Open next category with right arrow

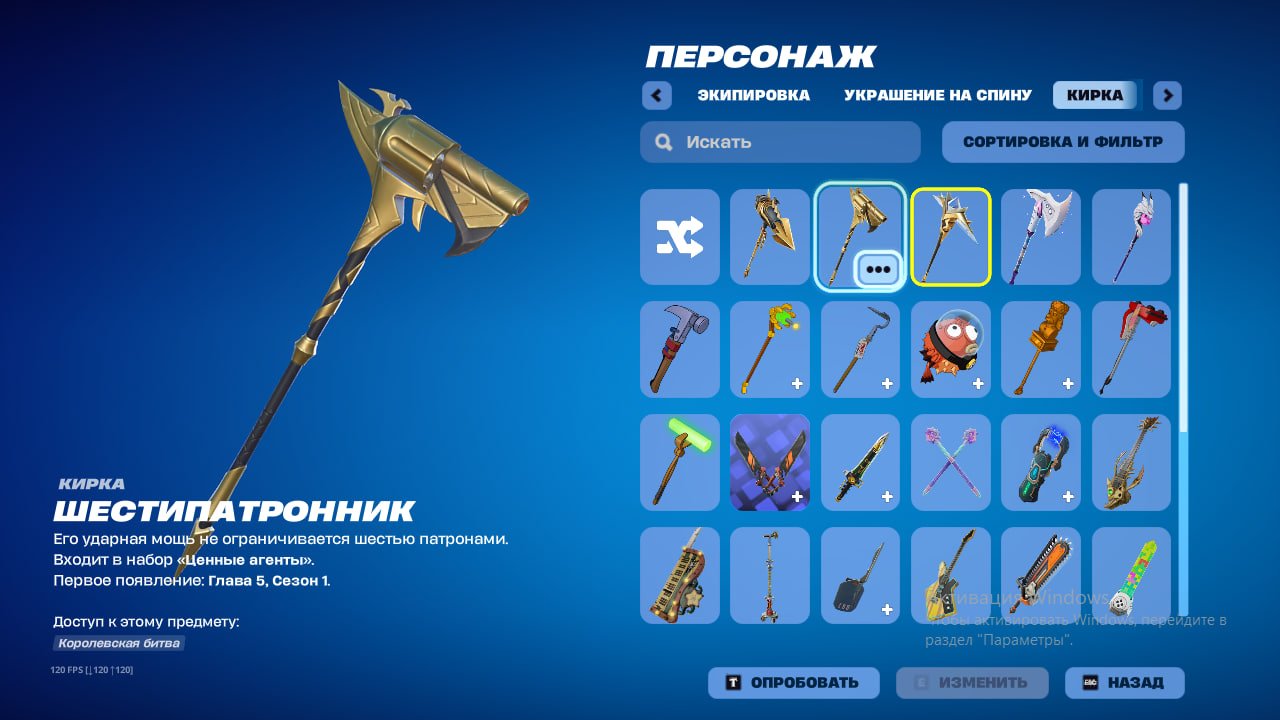pyautogui.click(x=1166, y=95)
